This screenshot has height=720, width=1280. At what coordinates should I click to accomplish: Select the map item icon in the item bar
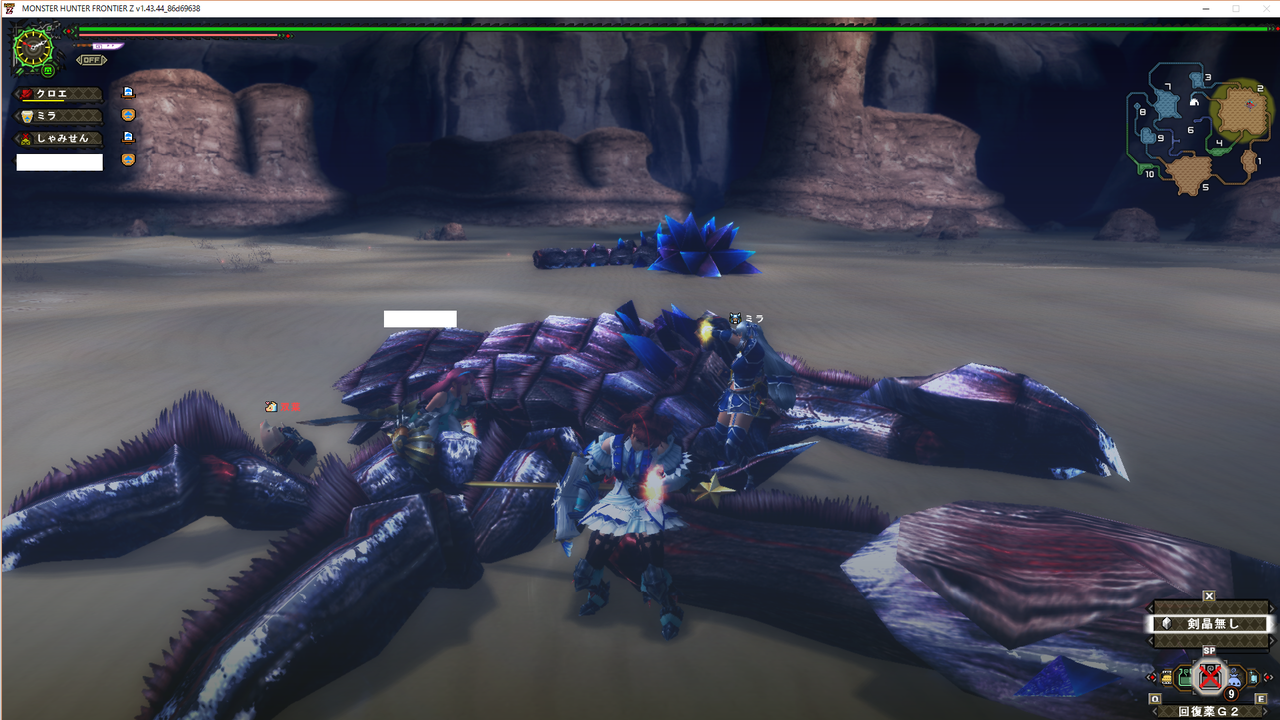coord(1167,677)
